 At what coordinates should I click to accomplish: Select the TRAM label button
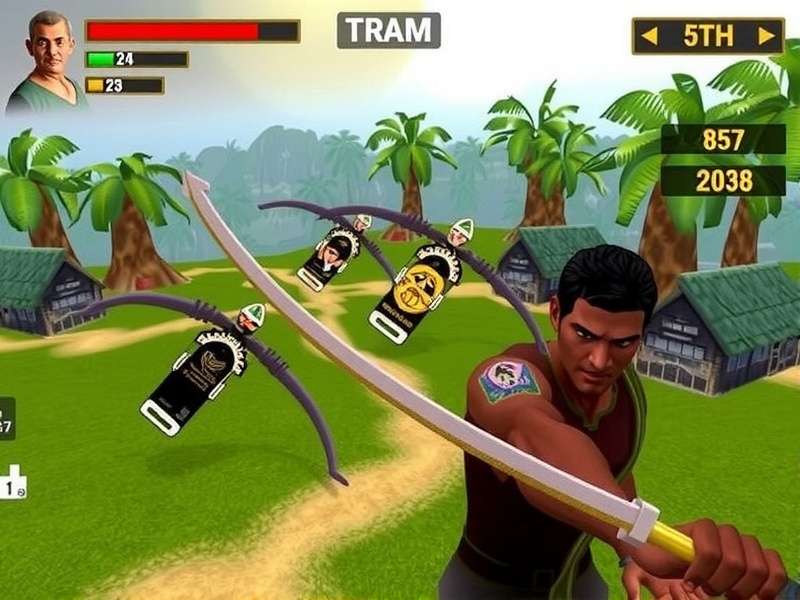(x=388, y=30)
